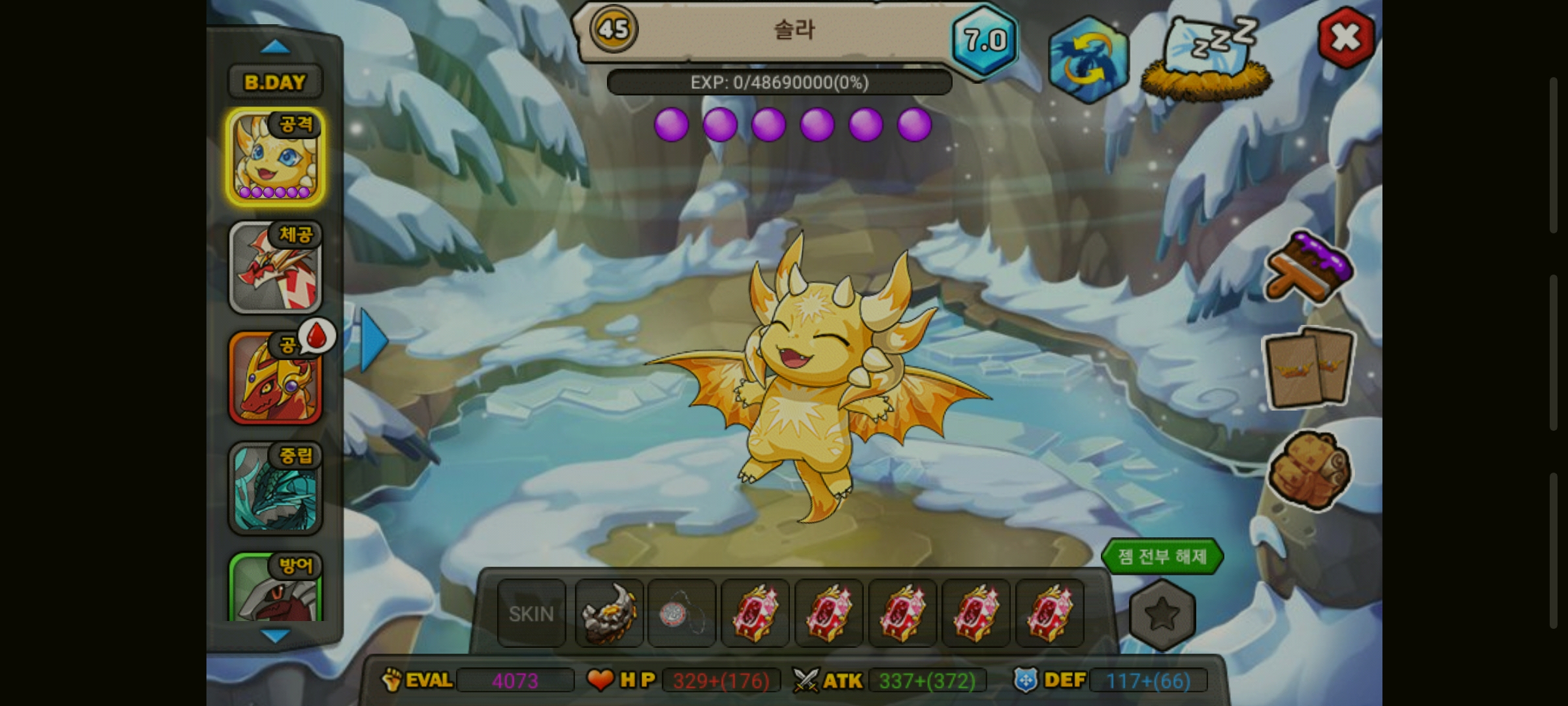
Task: Move dragon list up with top arrow
Action: click(x=275, y=47)
